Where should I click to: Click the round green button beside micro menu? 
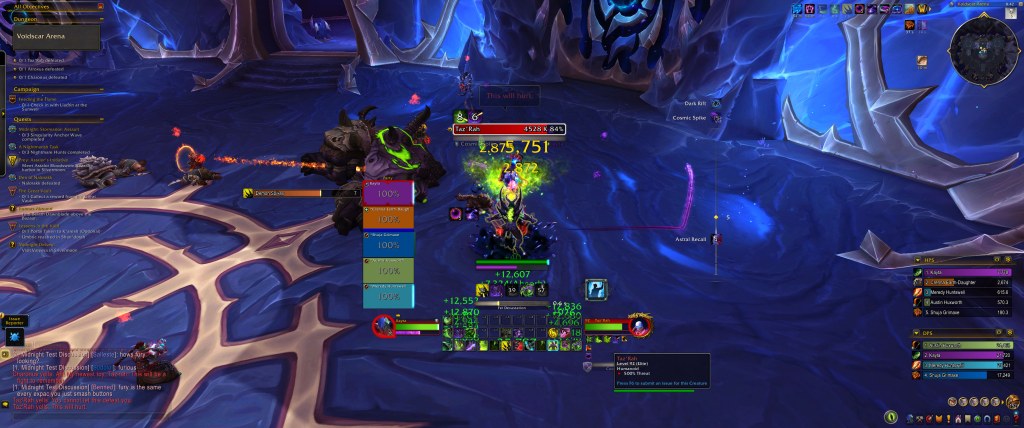click(x=891, y=416)
